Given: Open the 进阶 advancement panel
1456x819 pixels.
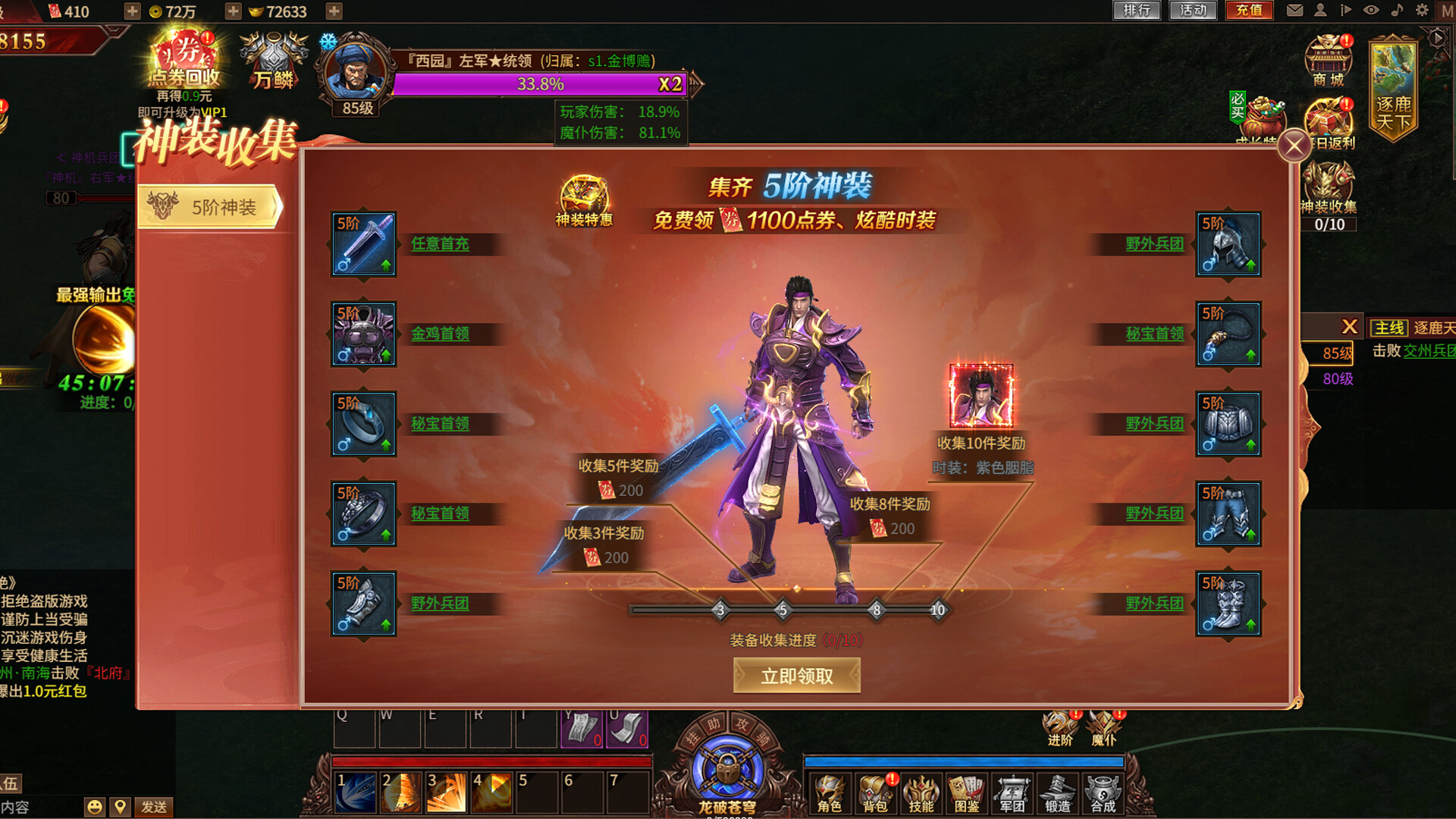Looking at the screenshot, I should 1058,724.
